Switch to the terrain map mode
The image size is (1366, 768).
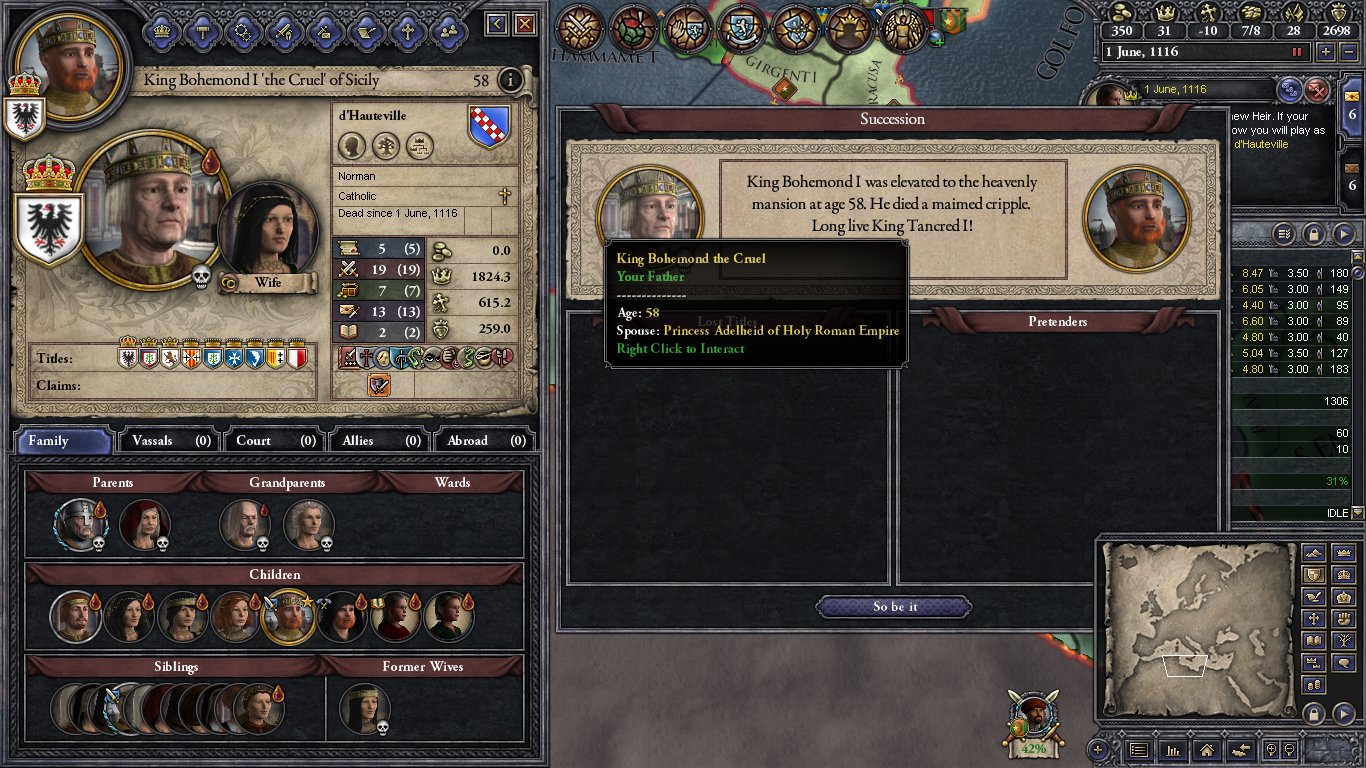(1315, 553)
